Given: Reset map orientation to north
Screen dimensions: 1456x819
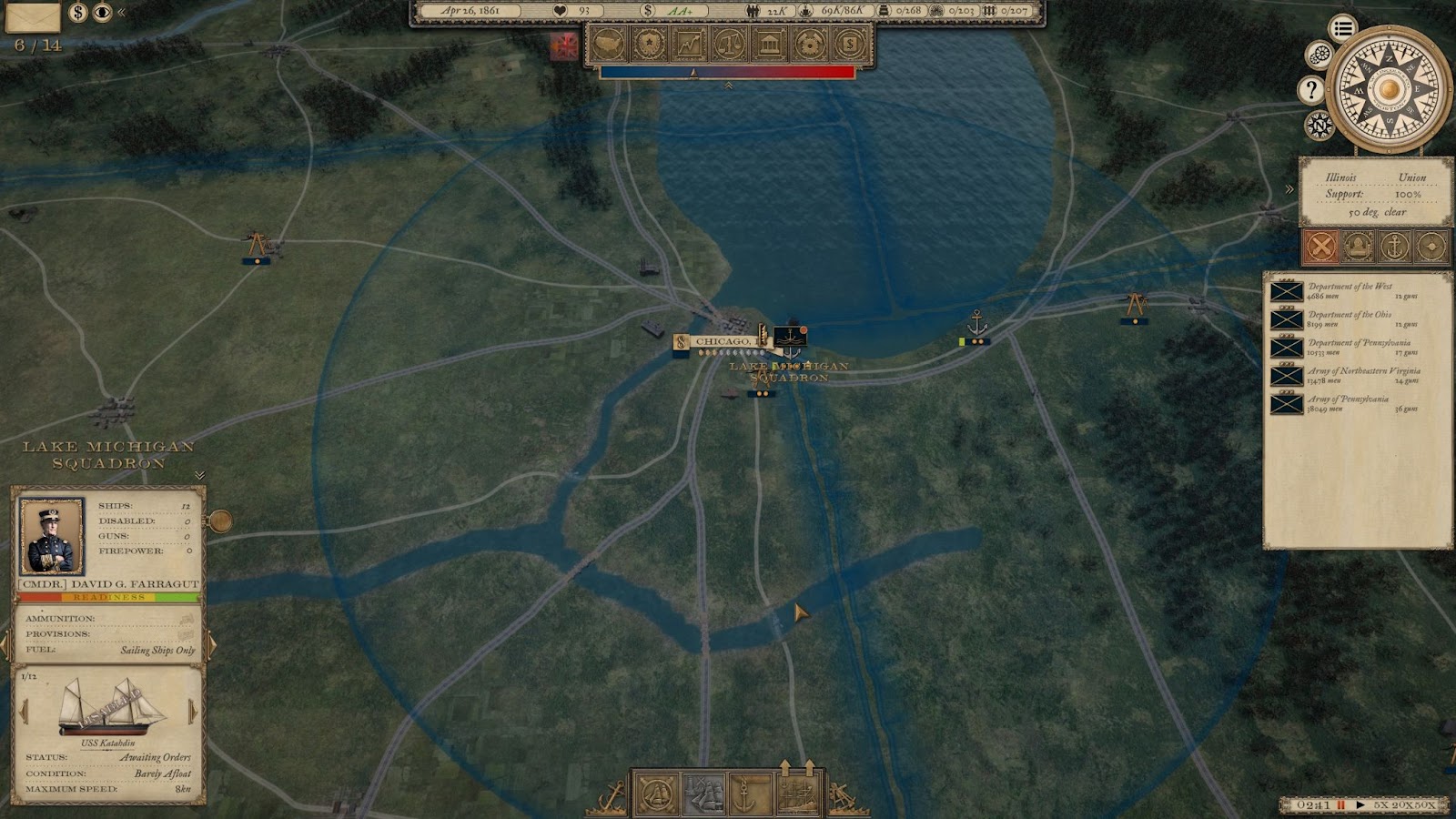Looking at the screenshot, I should coord(1319,125).
